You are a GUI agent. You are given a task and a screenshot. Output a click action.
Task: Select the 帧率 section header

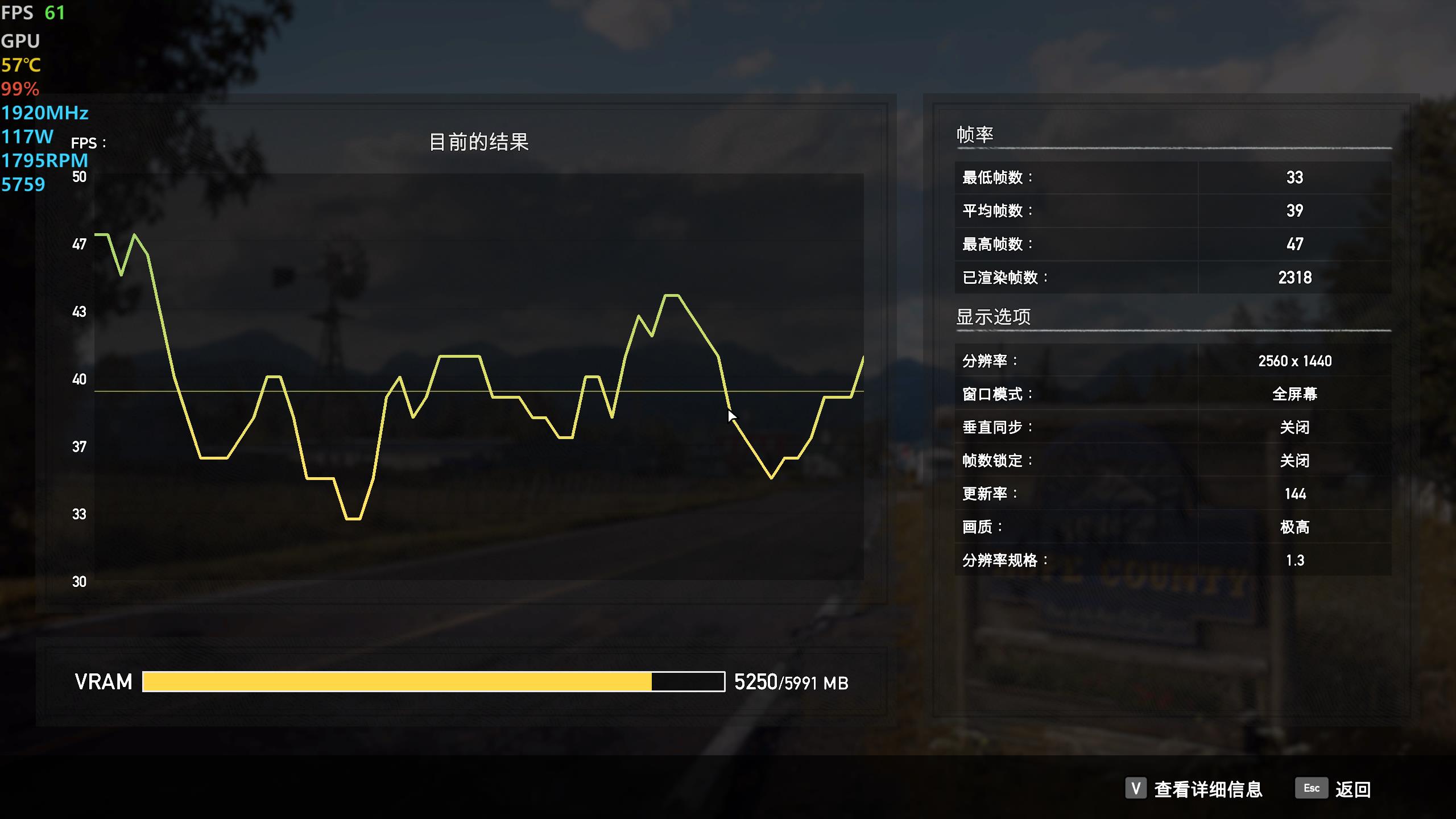pos(975,134)
